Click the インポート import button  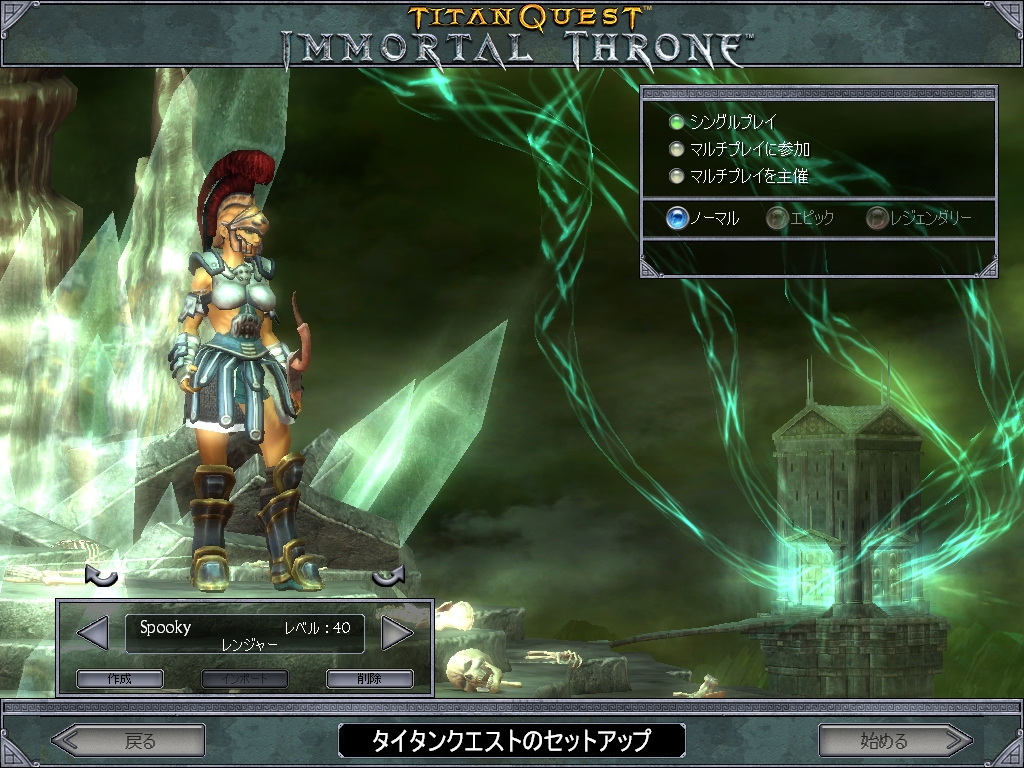(x=244, y=679)
